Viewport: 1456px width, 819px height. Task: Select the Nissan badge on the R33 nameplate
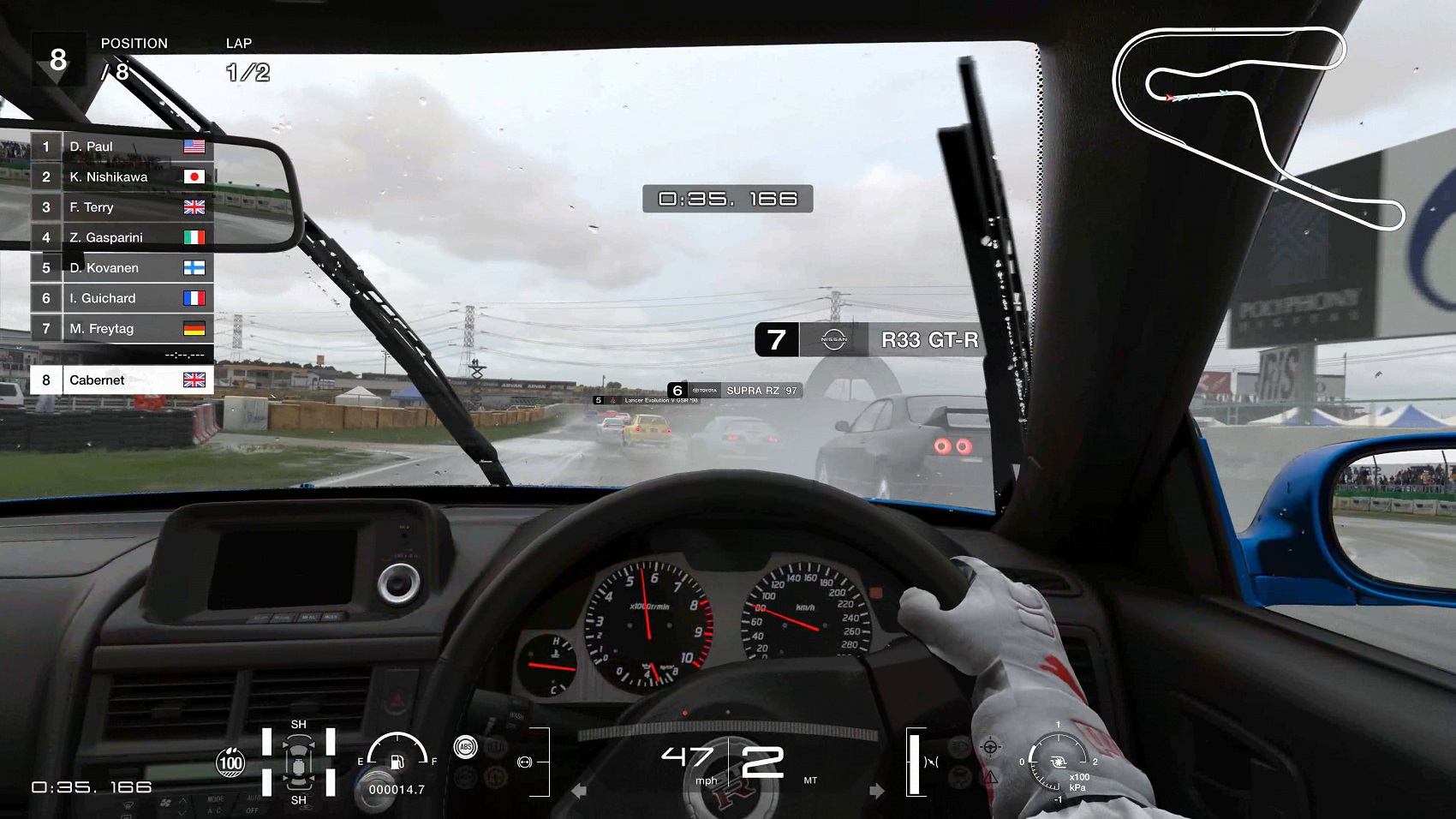pyautogui.click(x=836, y=339)
